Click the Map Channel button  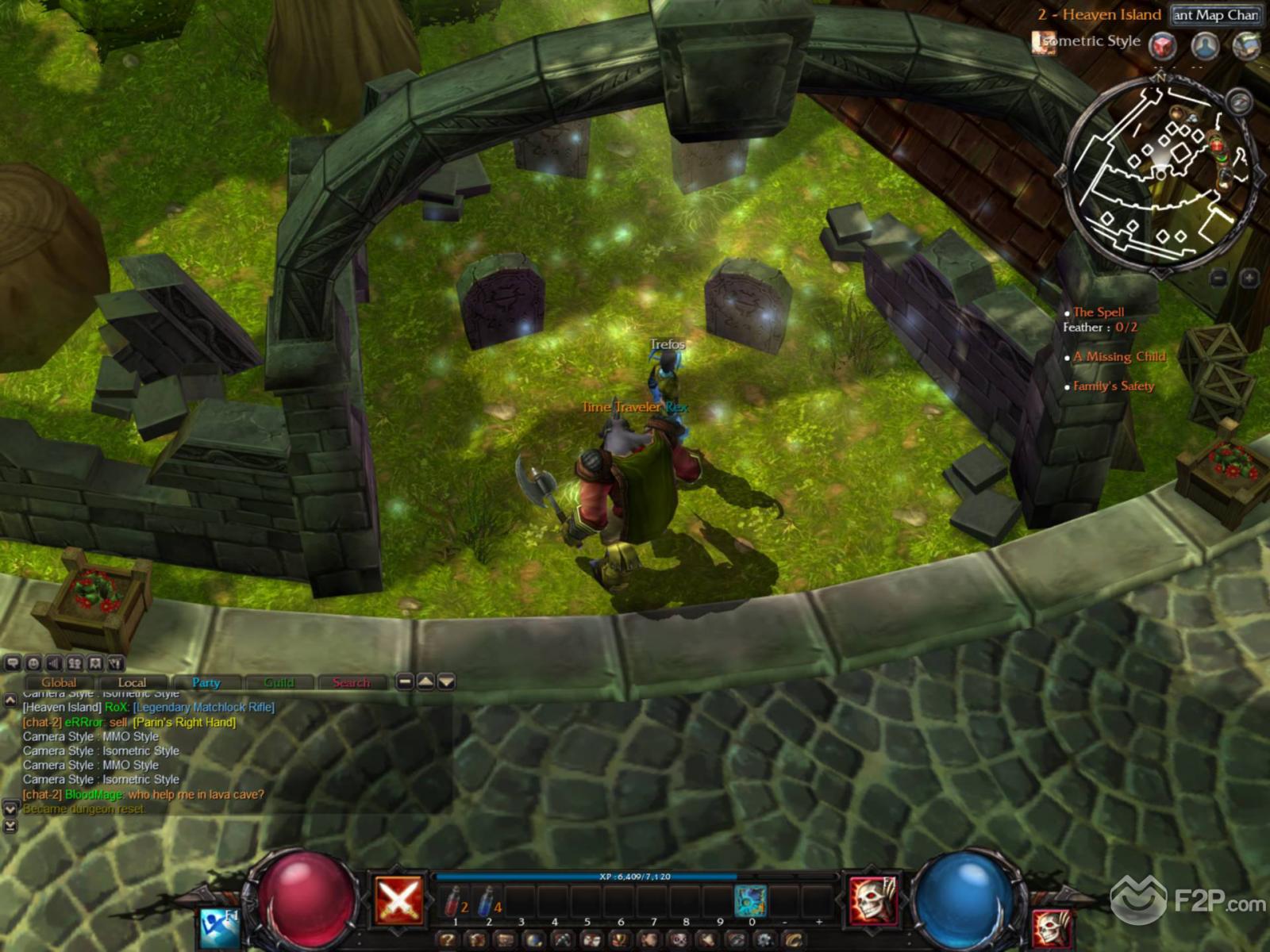(x=1215, y=15)
